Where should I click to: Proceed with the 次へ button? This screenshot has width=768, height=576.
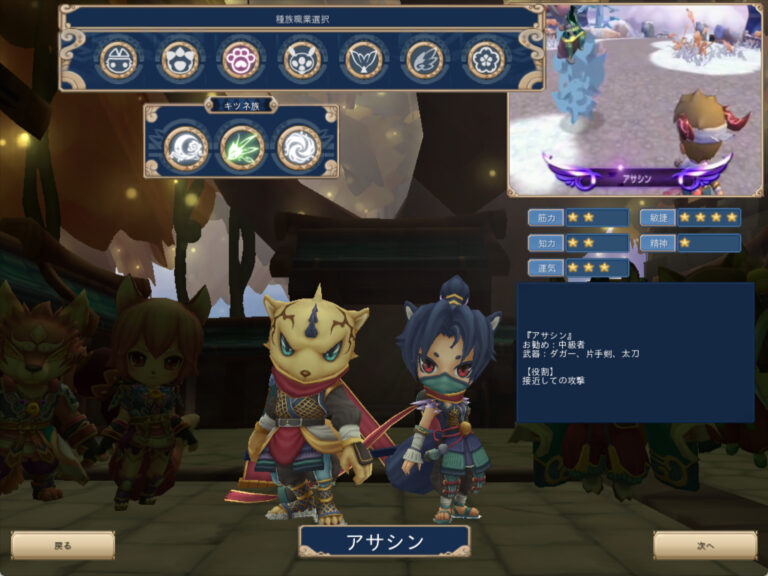(x=705, y=545)
